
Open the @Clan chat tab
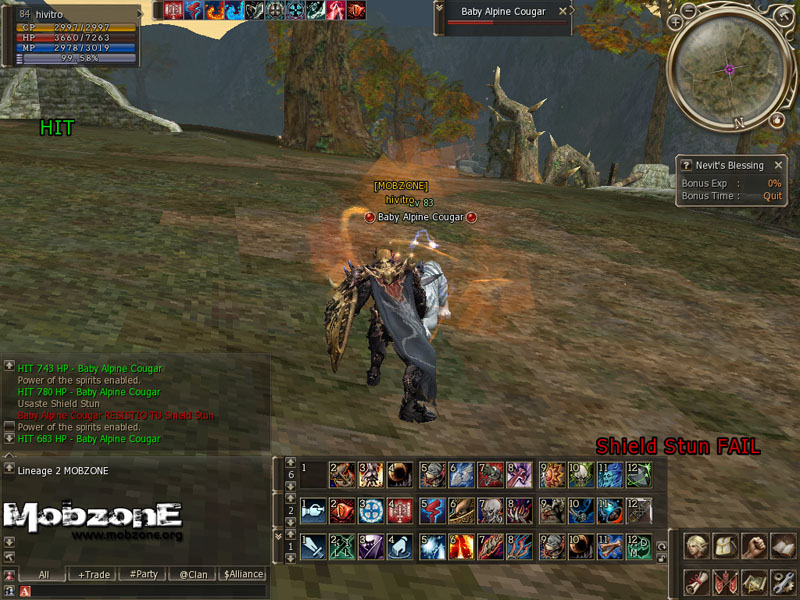(193, 574)
